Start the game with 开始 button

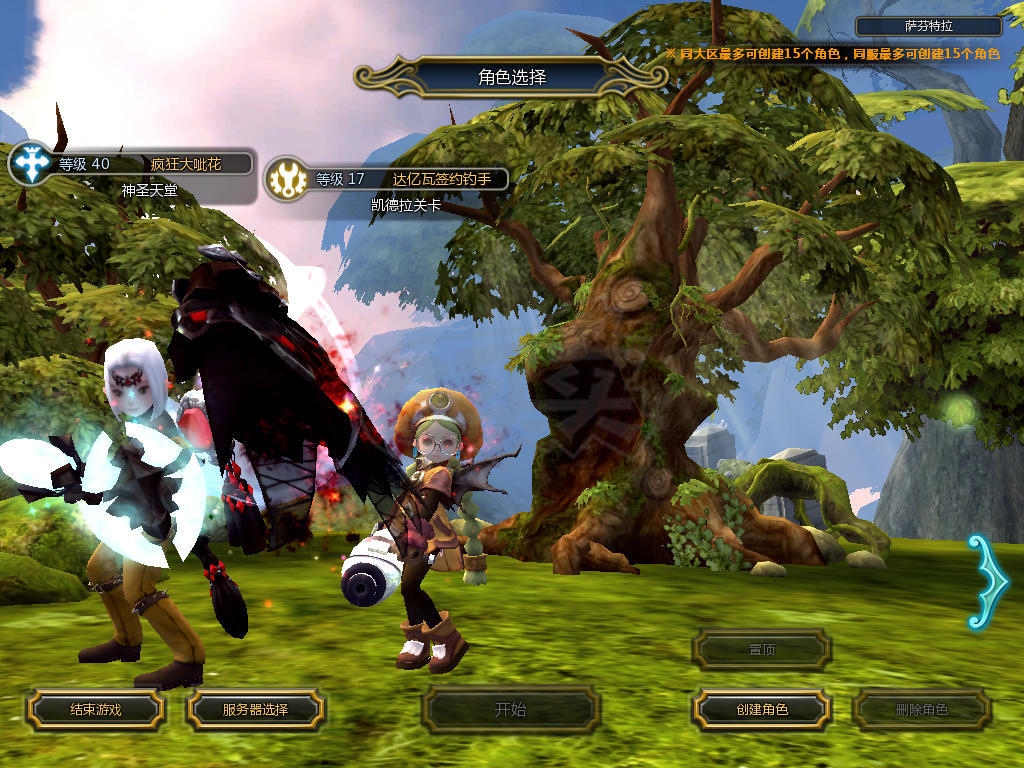pos(510,710)
